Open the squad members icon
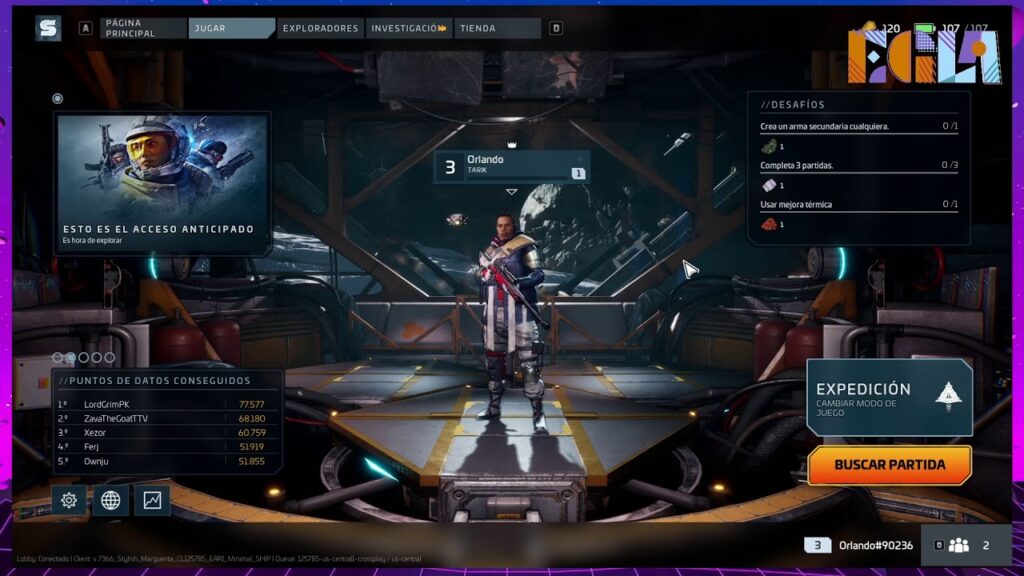This screenshot has width=1024, height=576. click(959, 545)
